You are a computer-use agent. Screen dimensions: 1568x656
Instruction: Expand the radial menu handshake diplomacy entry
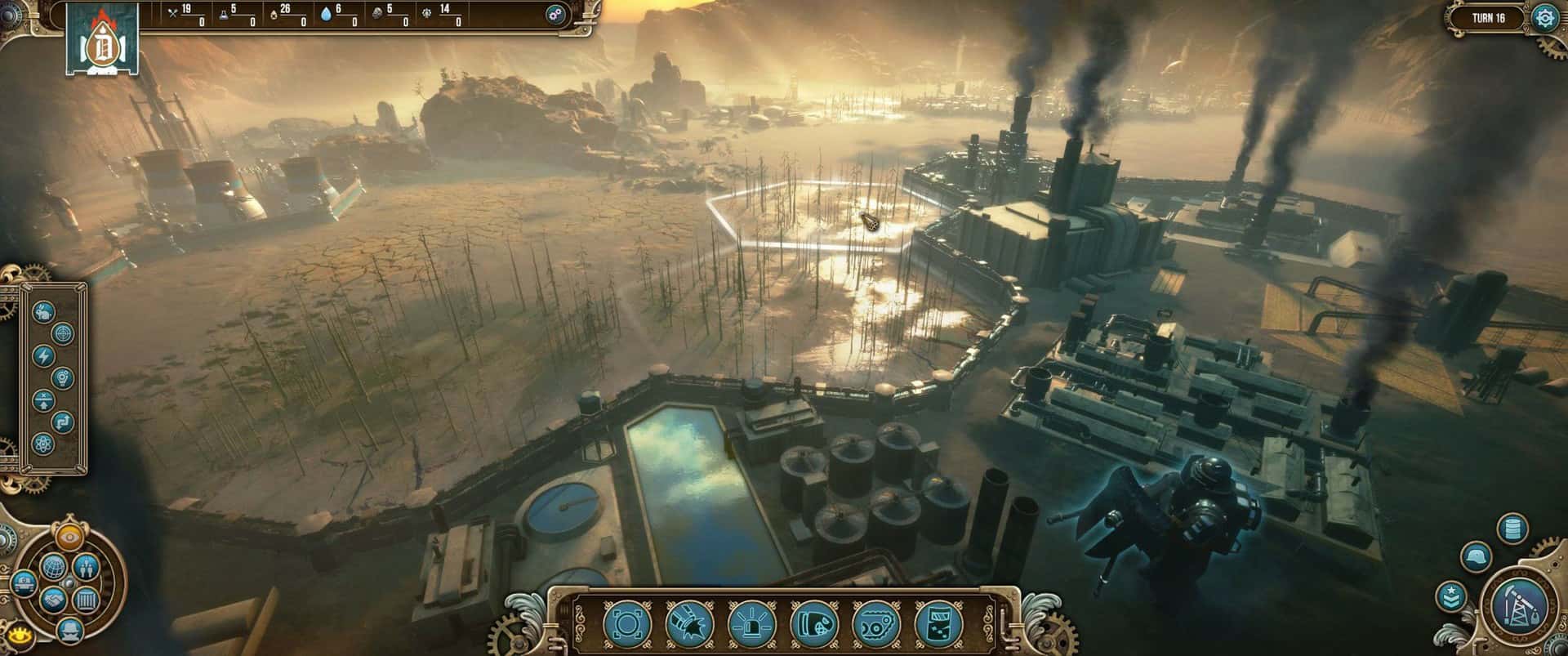(53, 598)
